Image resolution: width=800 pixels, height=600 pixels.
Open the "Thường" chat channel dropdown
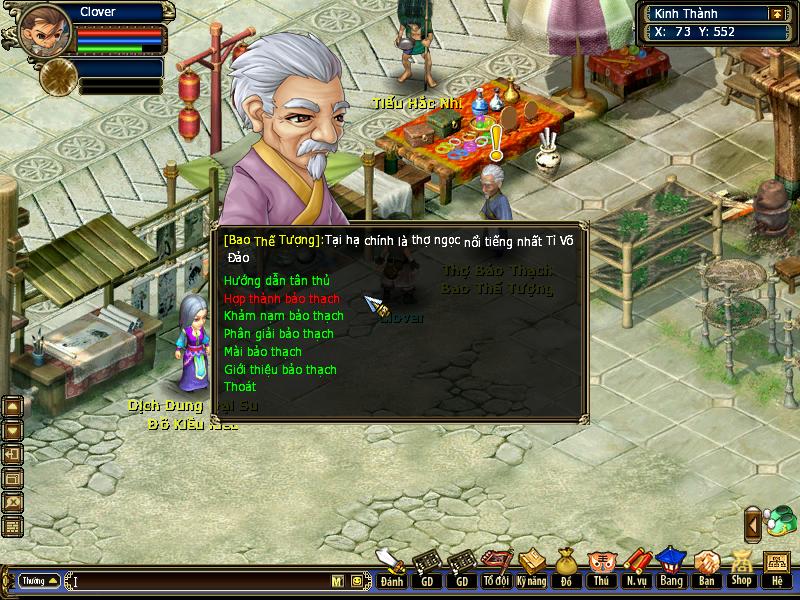click(39, 581)
